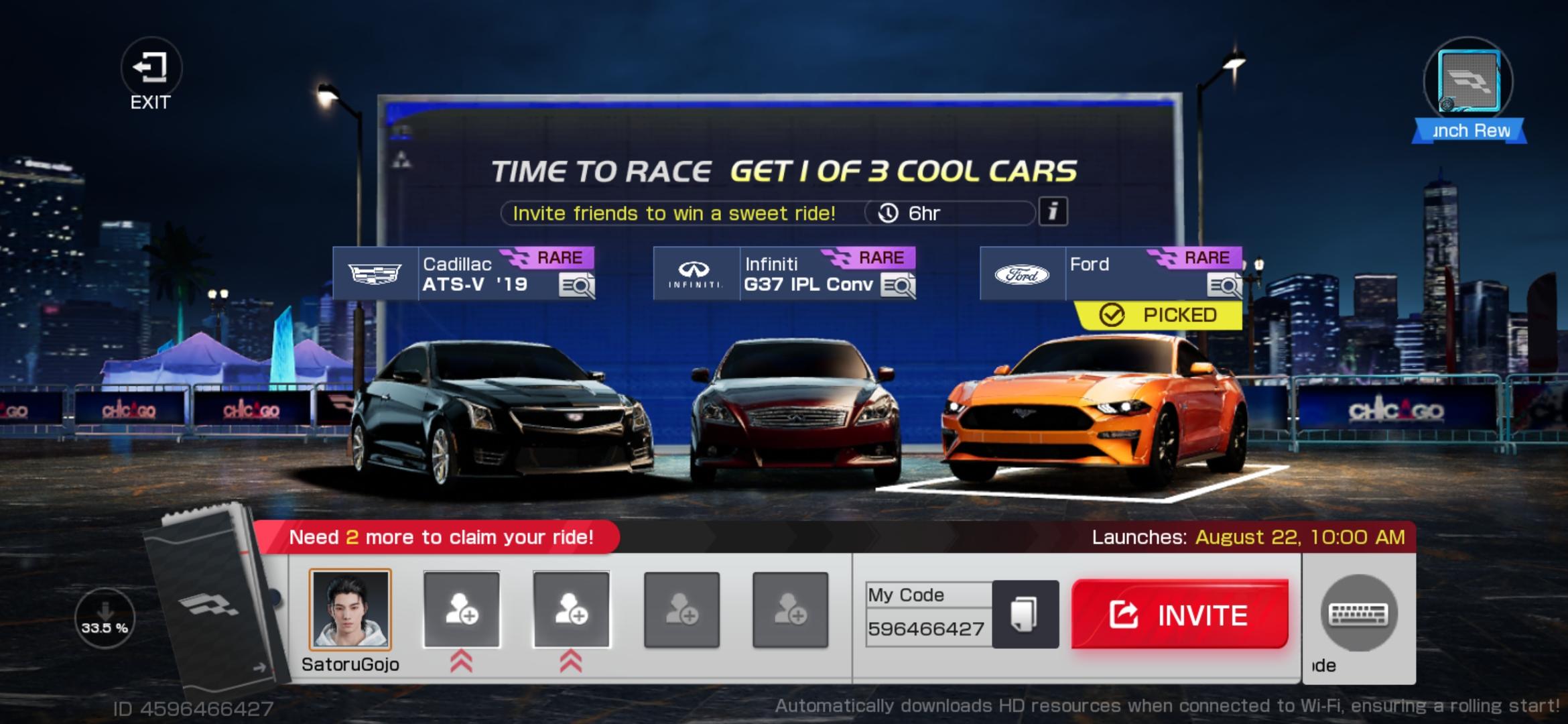Screen dimensions: 1568x724
Task: Tap the red INVITE button
Action: pos(1179,614)
